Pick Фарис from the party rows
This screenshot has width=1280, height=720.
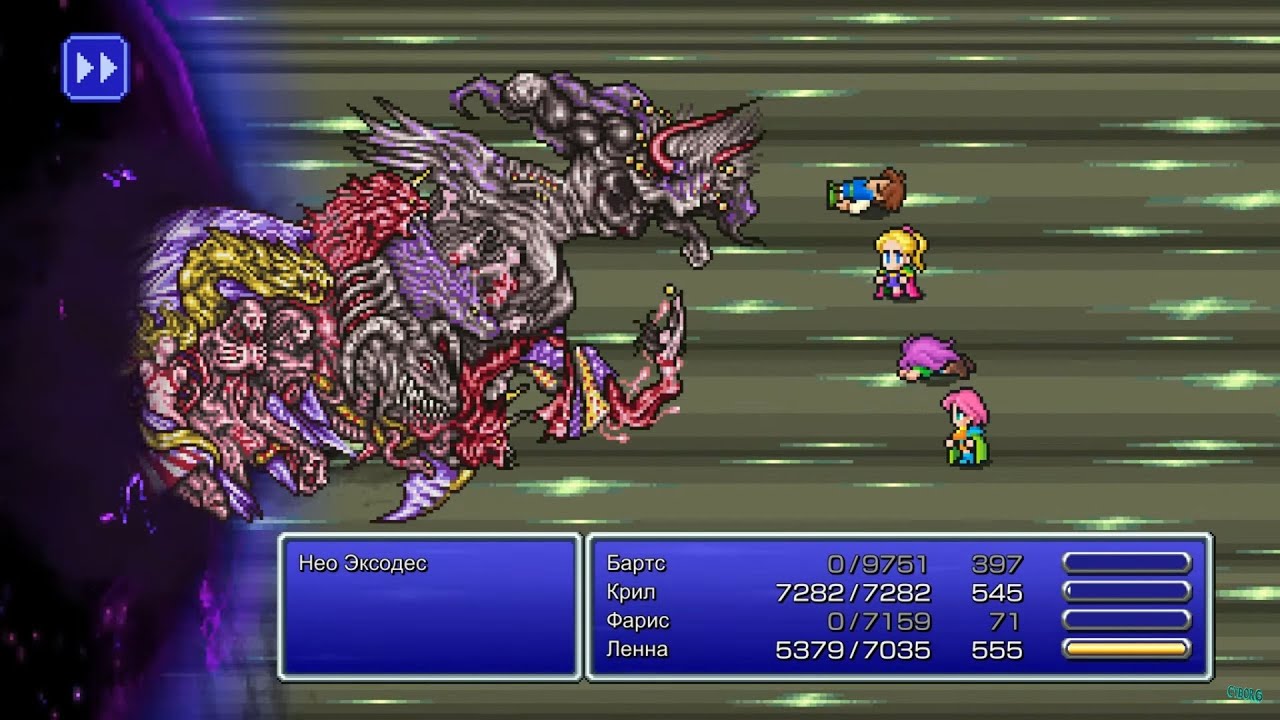(x=638, y=621)
